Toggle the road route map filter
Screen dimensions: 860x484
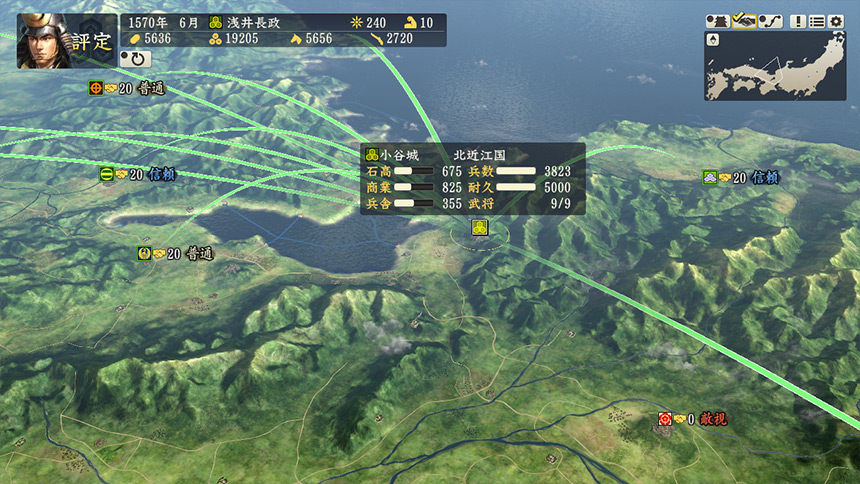pos(770,21)
